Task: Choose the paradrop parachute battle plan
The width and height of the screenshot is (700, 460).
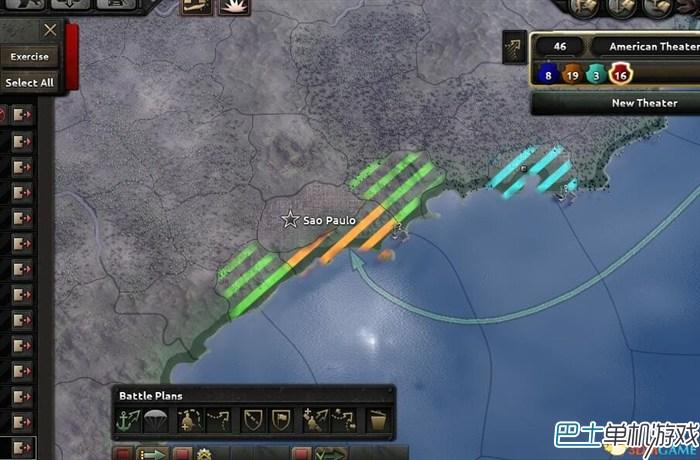Action: pyautogui.click(x=153, y=417)
